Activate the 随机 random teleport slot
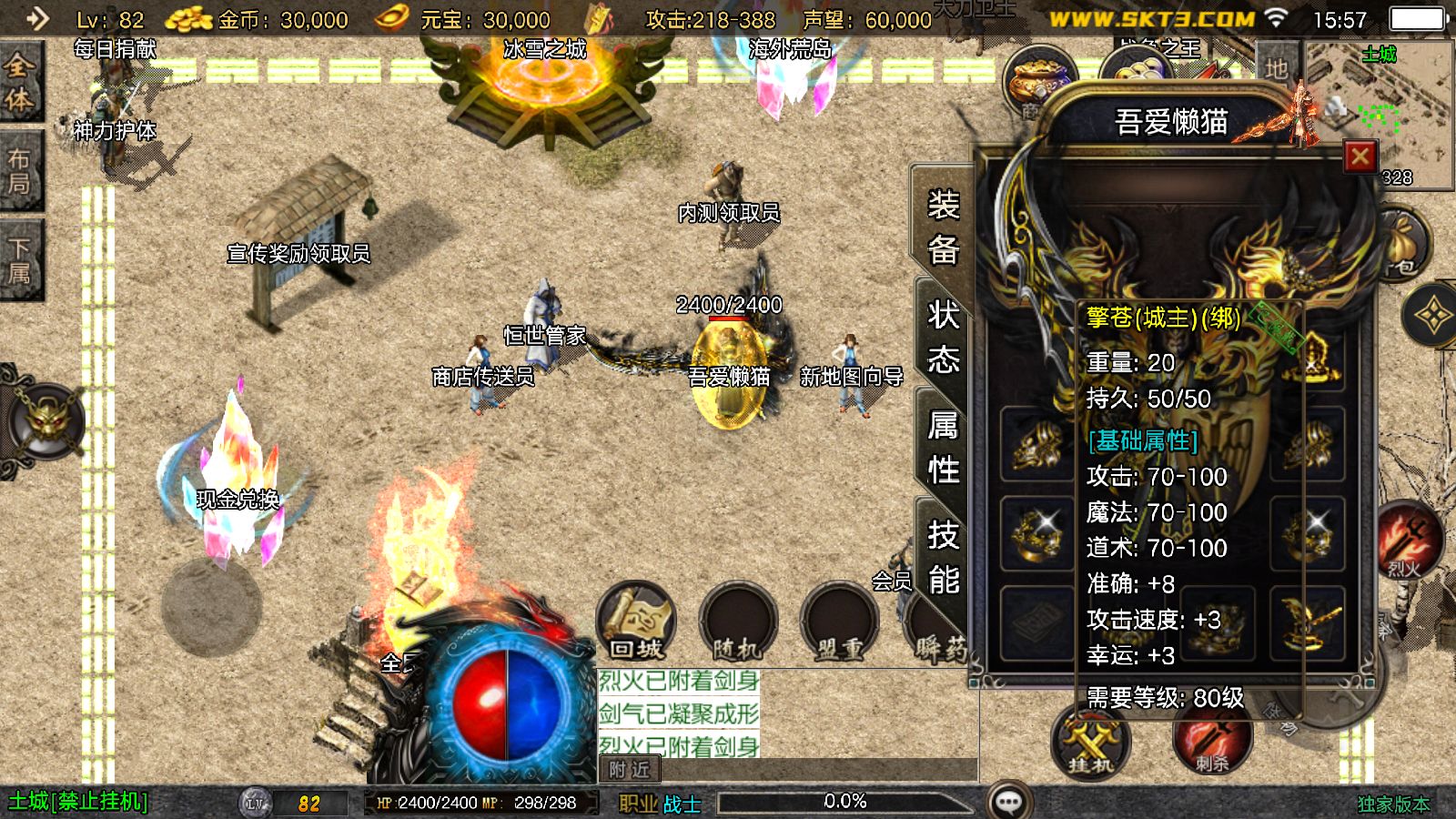The height and width of the screenshot is (819, 1456). (737, 622)
